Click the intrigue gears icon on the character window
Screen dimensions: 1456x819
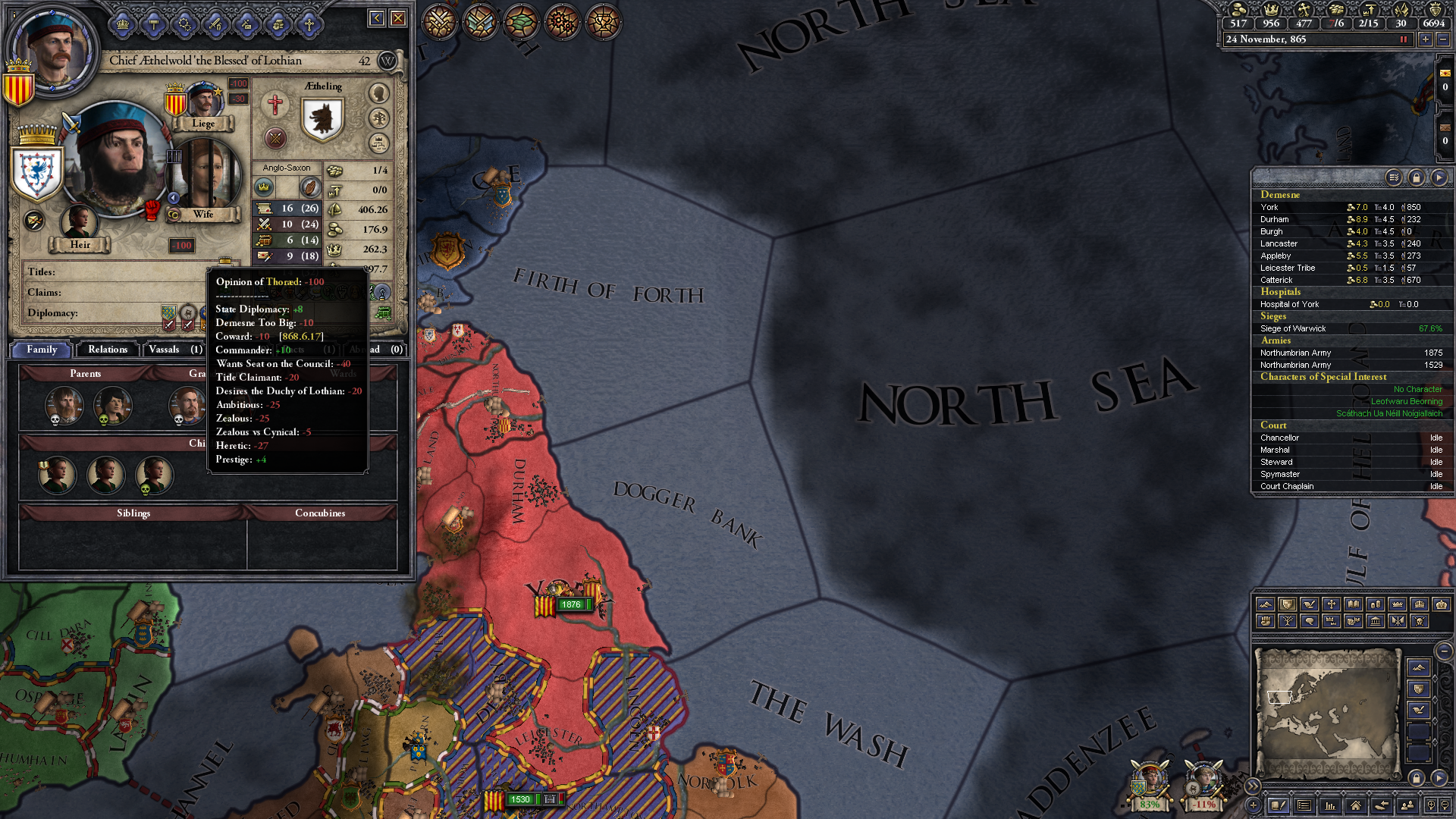point(184,24)
